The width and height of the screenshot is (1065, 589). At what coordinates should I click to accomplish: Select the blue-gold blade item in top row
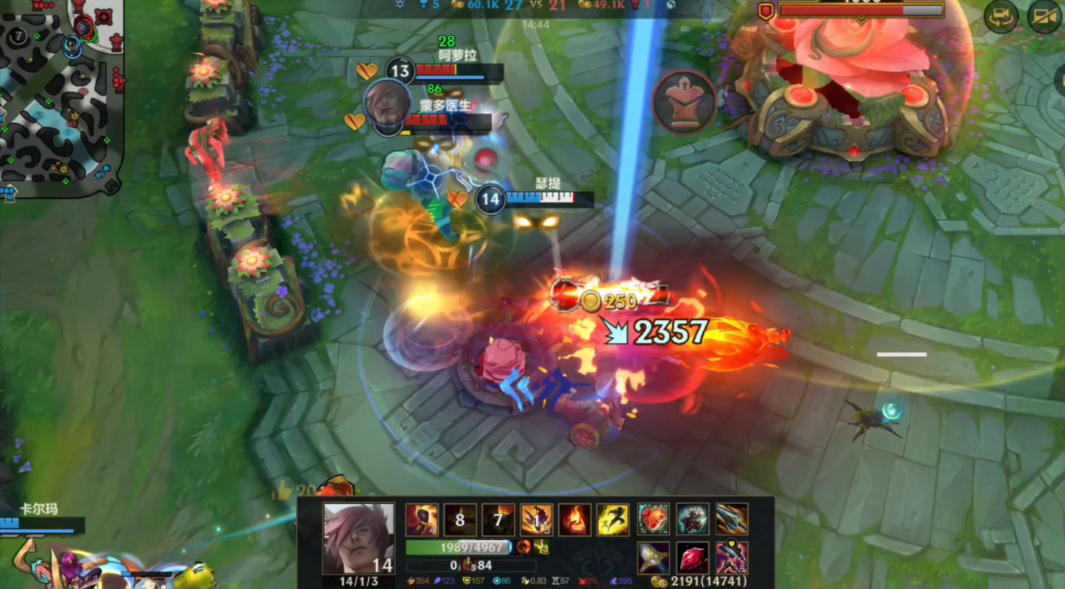tap(731, 519)
